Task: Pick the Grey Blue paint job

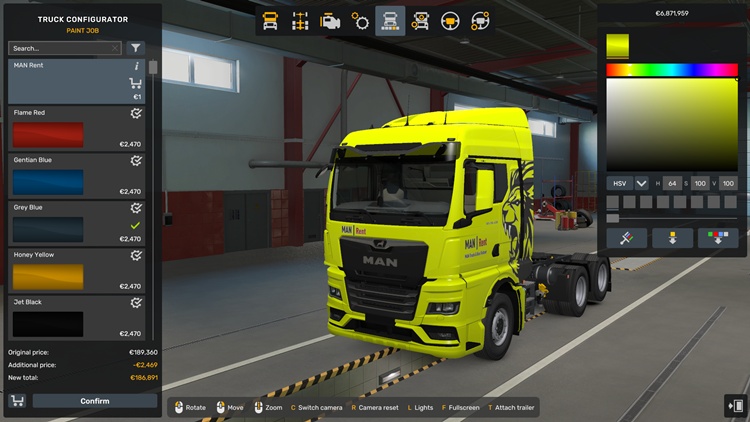Action: 77,224
